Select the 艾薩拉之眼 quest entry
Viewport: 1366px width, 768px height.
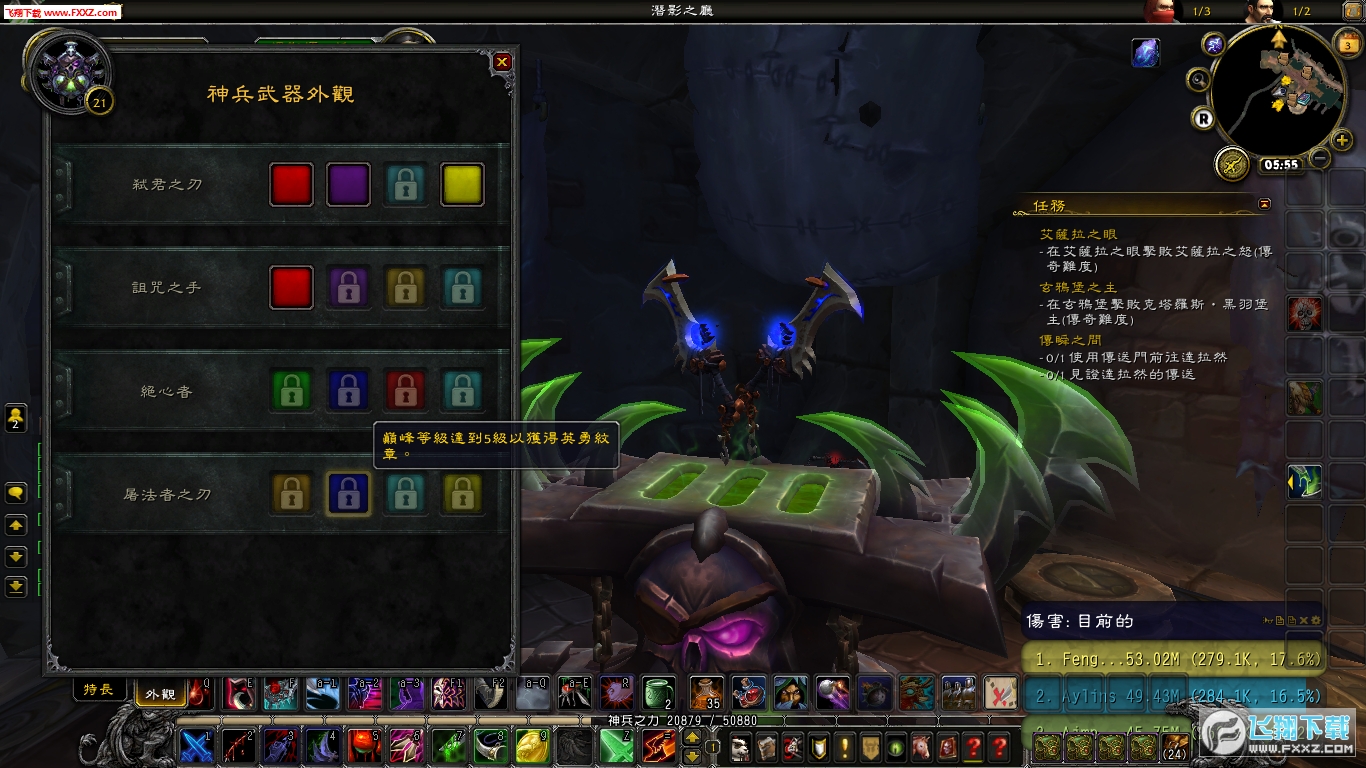[x=1079, y=234]
